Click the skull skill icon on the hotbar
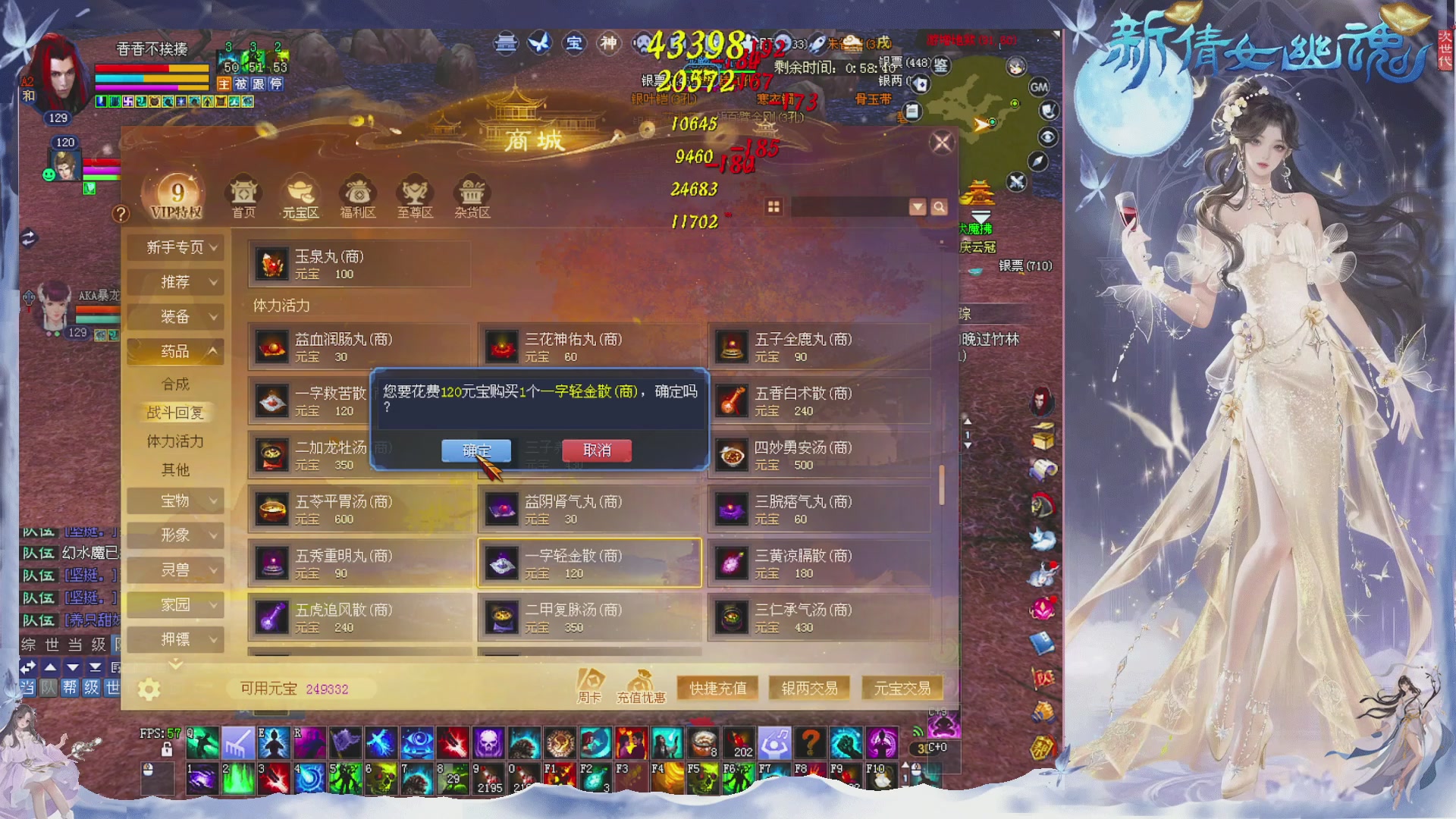Image resolution: width=1456 pixels, height=819 pixels. (488, 743)
